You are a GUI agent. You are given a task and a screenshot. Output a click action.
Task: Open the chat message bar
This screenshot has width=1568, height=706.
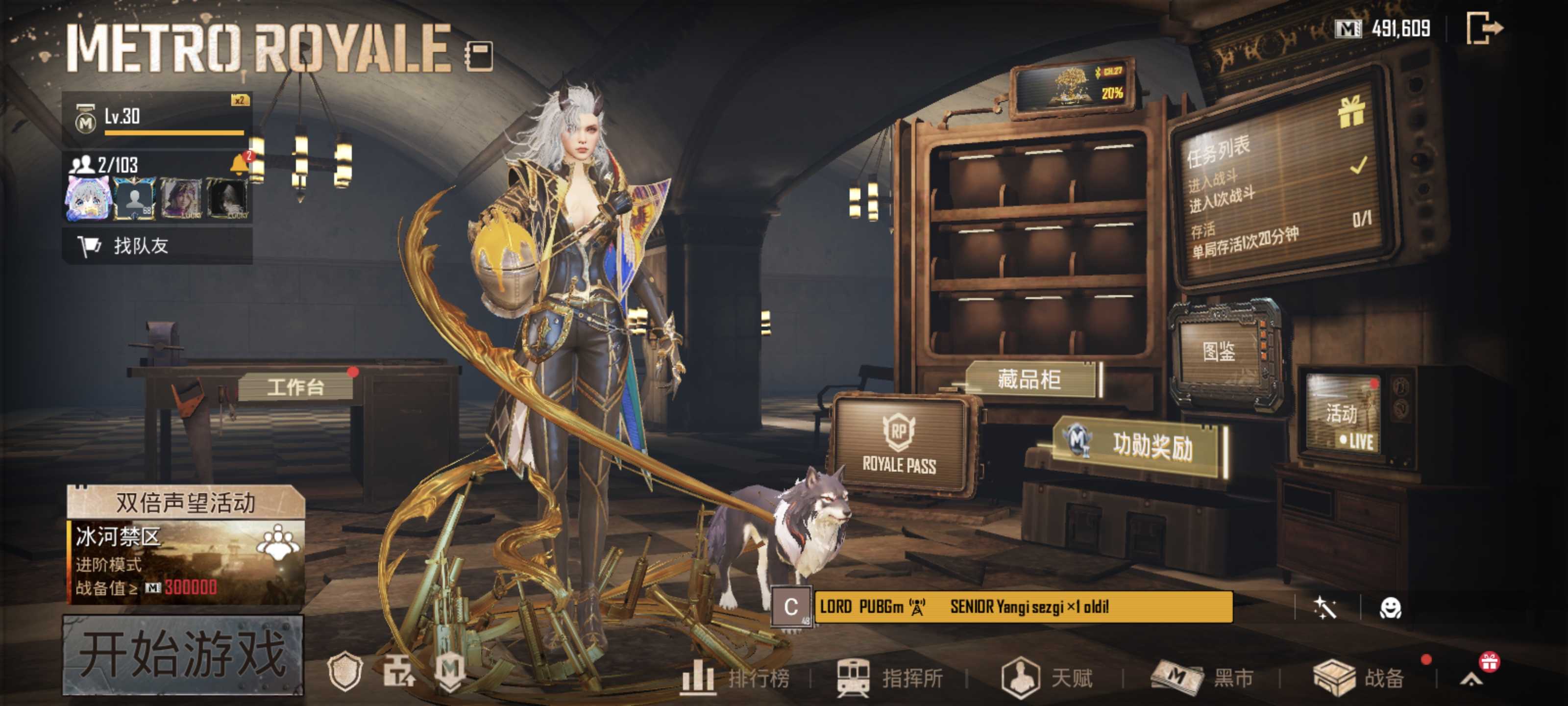[x=1023, y=606]
